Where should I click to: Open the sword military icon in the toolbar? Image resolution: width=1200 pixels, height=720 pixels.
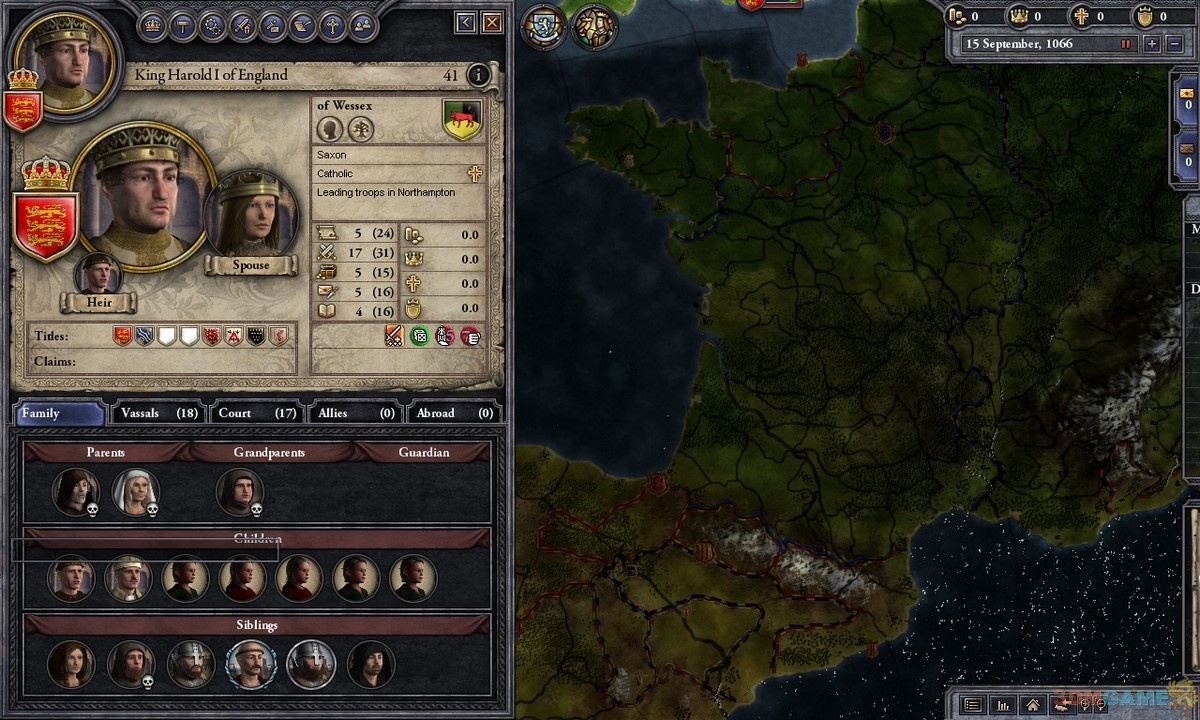point(242,26)
